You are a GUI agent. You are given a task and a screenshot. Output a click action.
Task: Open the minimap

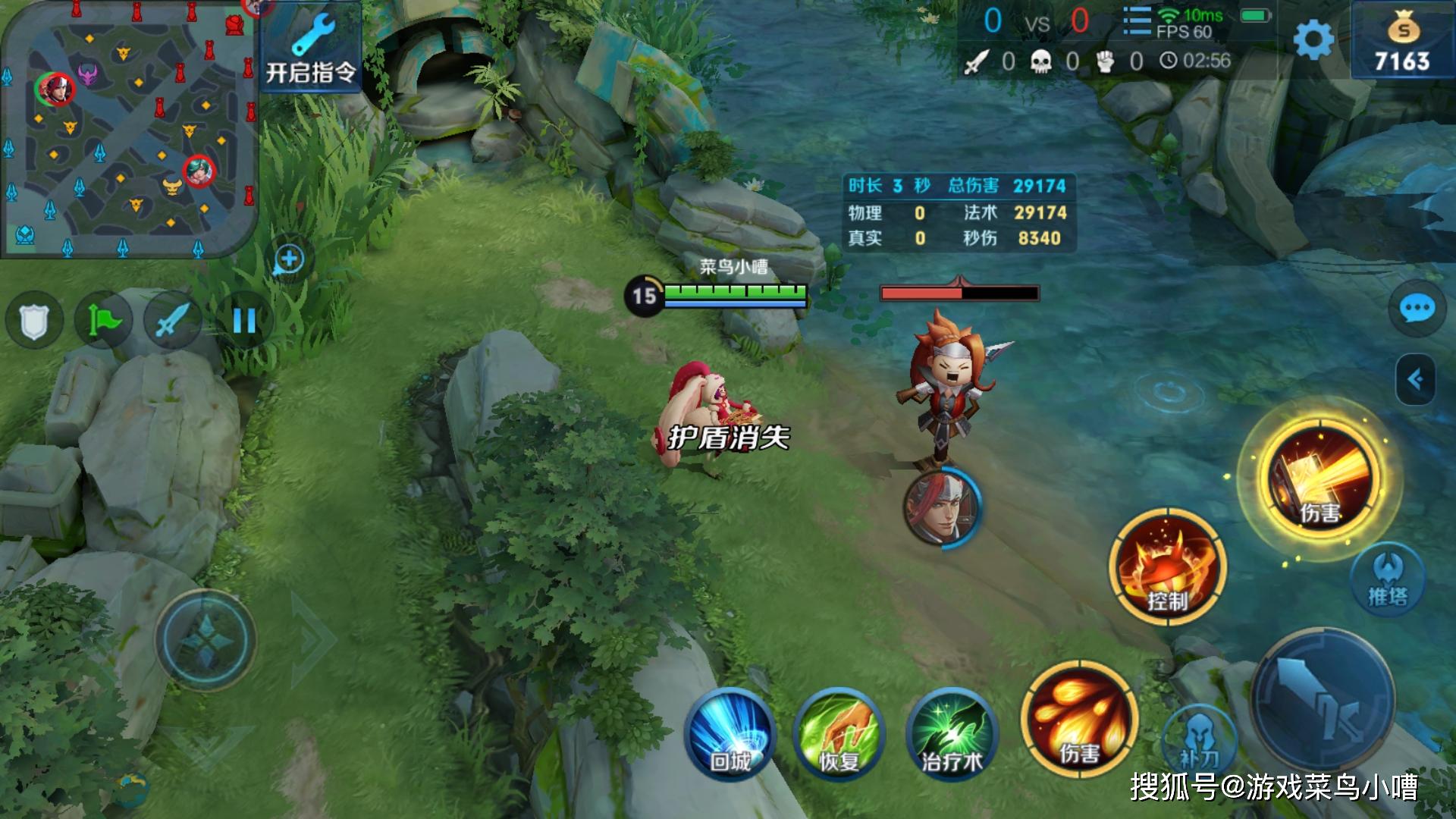pos(129,129)
